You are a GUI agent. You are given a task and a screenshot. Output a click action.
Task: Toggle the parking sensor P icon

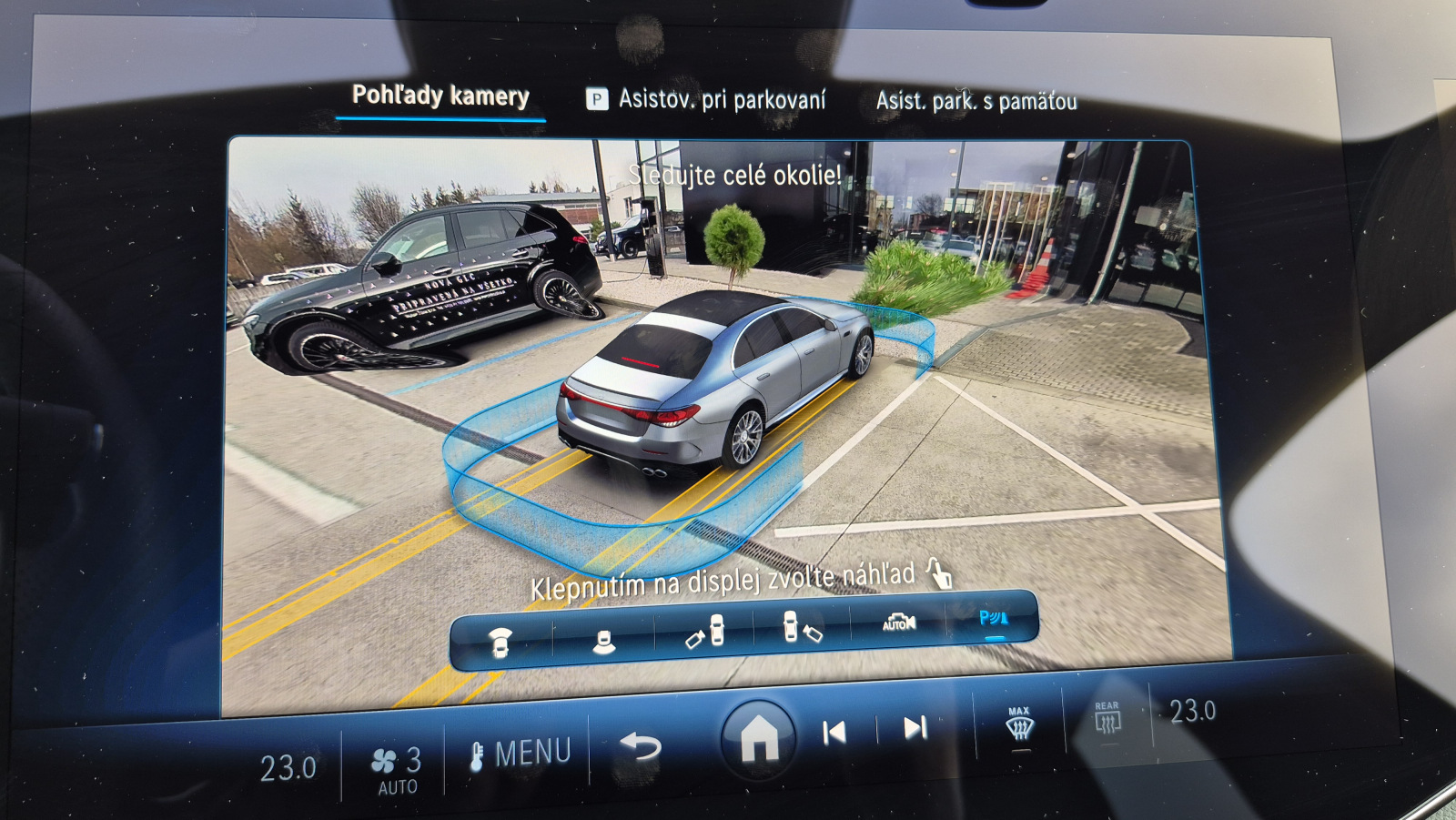(x=993, y=620)
